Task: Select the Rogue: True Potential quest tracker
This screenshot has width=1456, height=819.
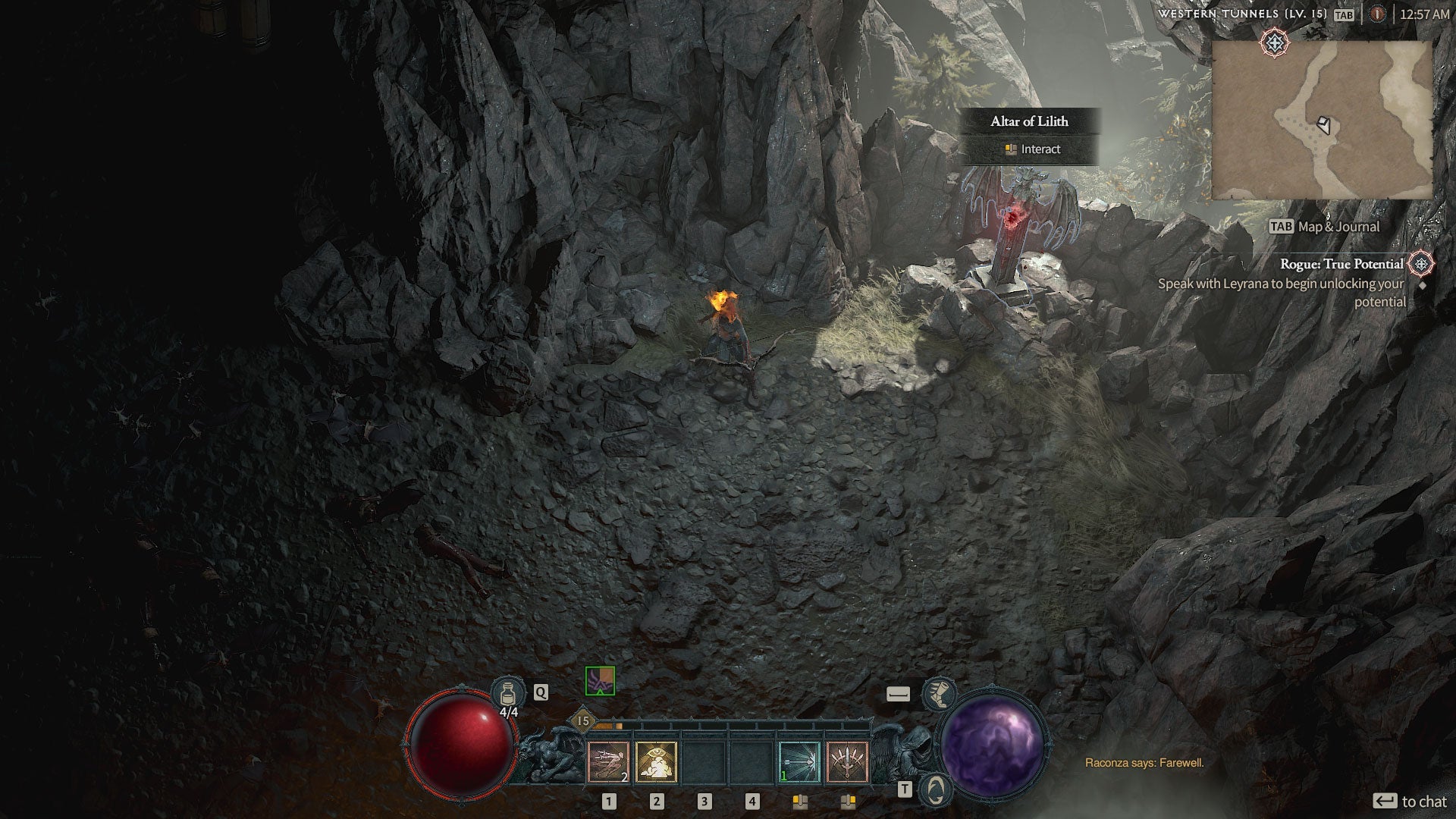Action: [x=1341, y=264]
